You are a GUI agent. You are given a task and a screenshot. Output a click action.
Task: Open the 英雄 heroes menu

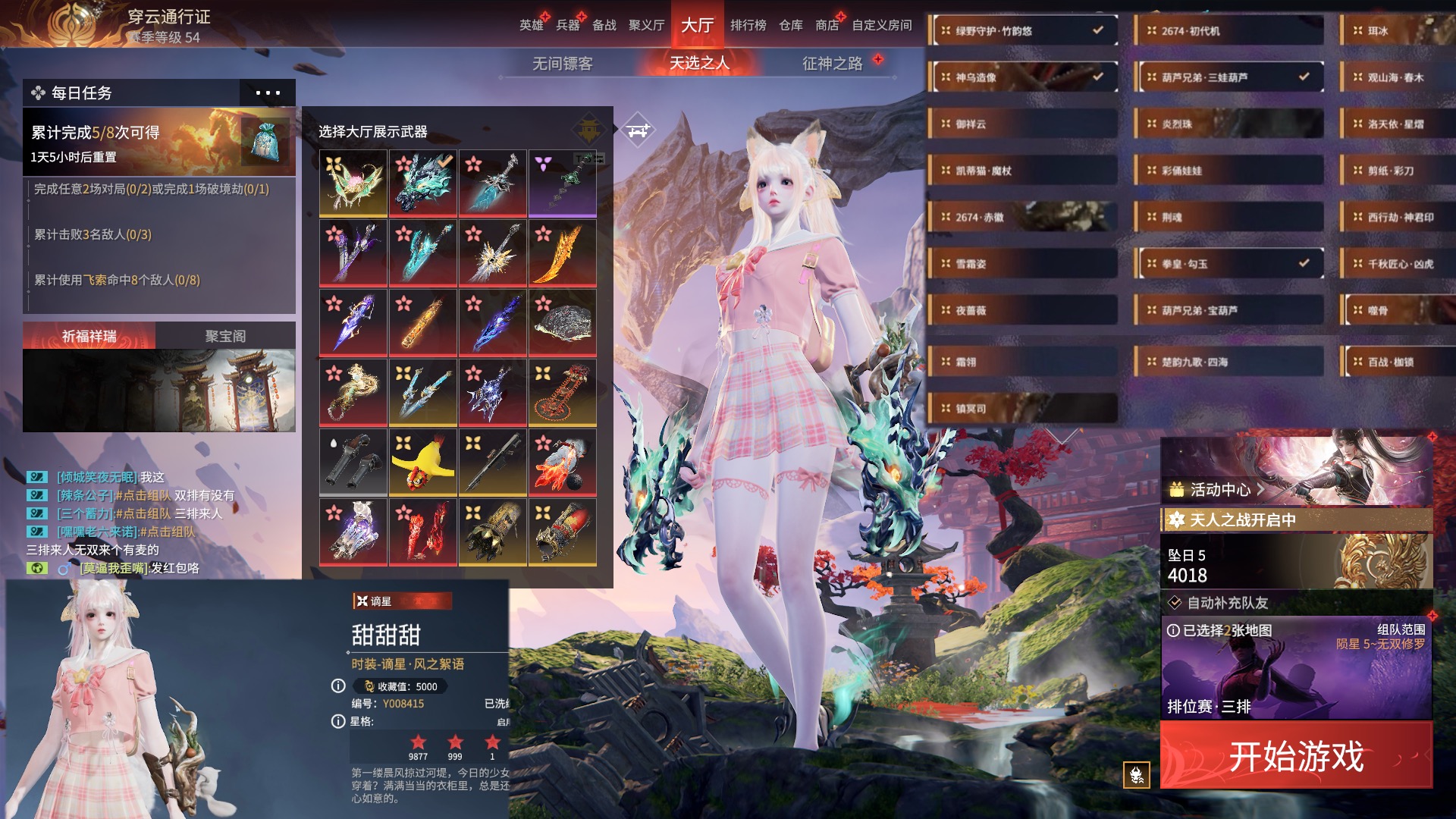pyautogui.click(x=531, y=25)
